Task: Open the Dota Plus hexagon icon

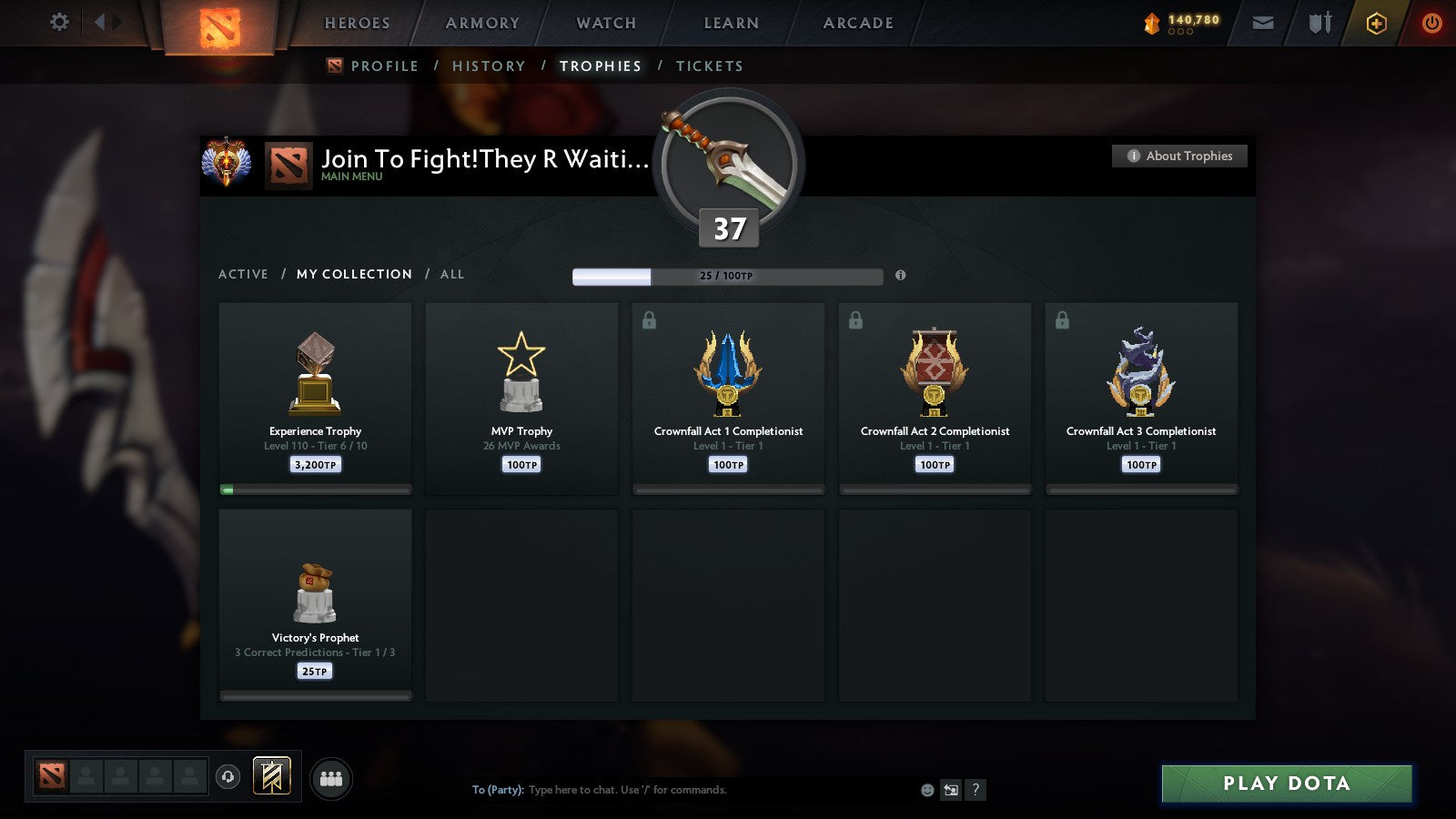Action: [1376, 23]
